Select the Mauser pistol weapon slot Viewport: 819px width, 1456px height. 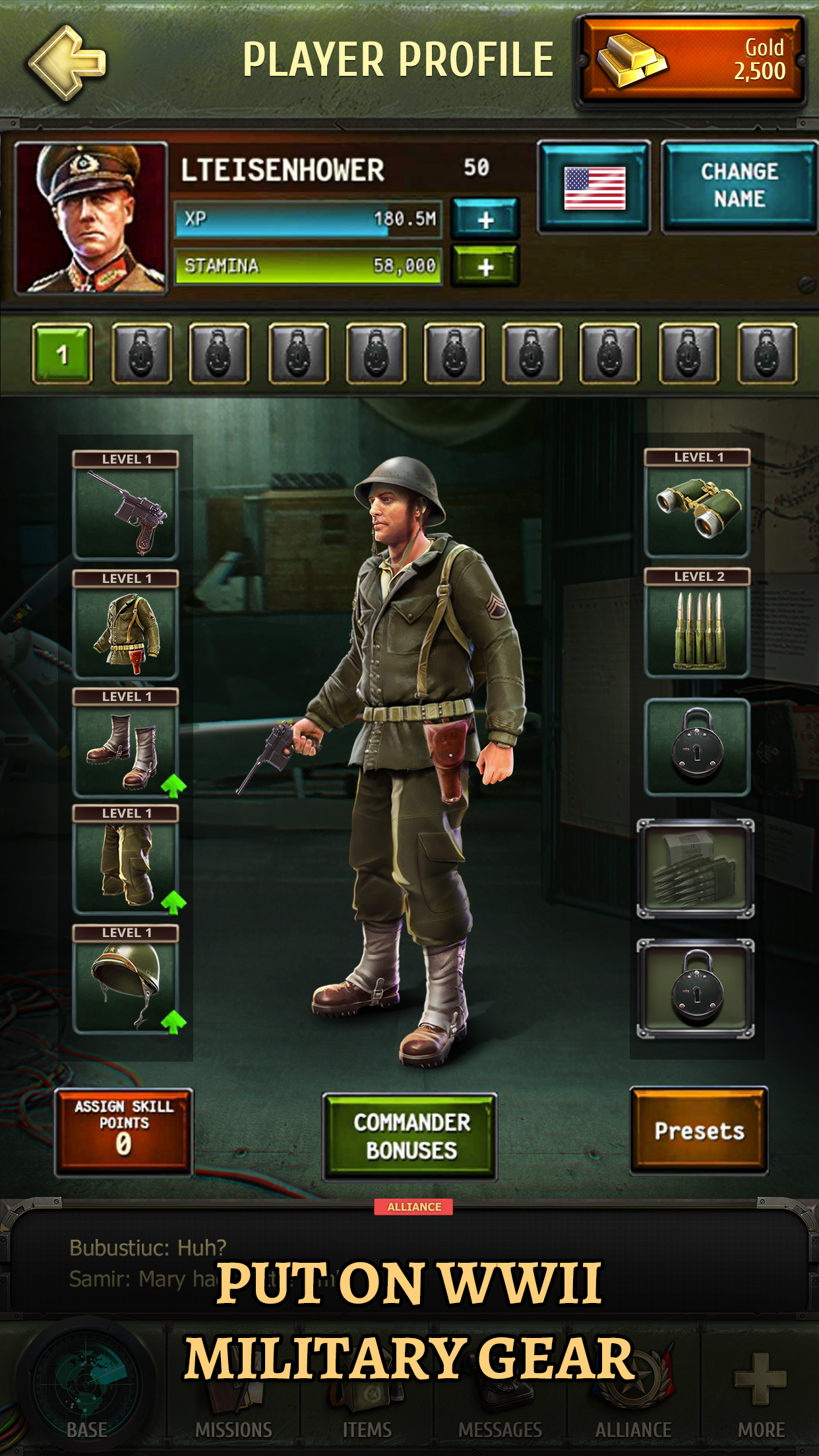(x=125, y=512)
